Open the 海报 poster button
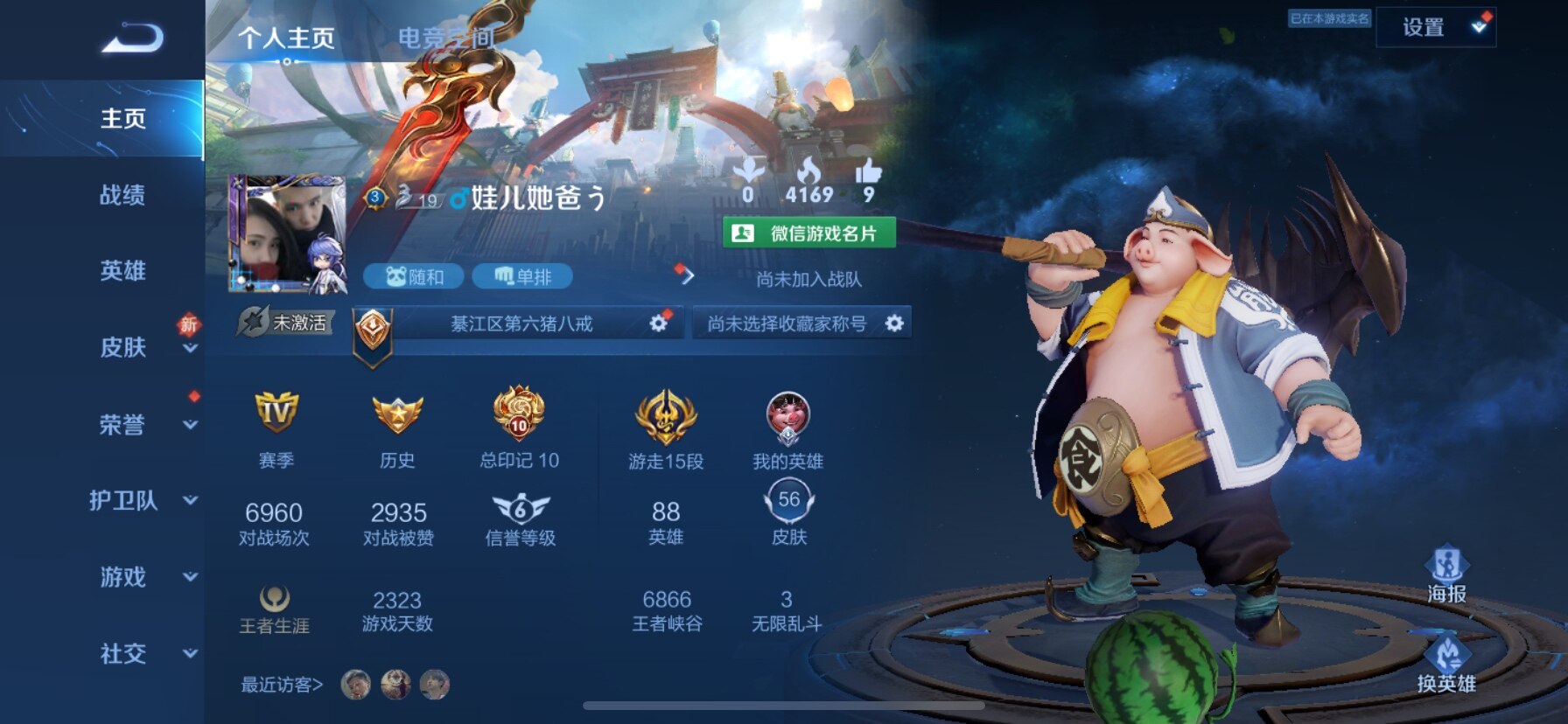The image size is (1568, 724). (x=1446, y=574)
